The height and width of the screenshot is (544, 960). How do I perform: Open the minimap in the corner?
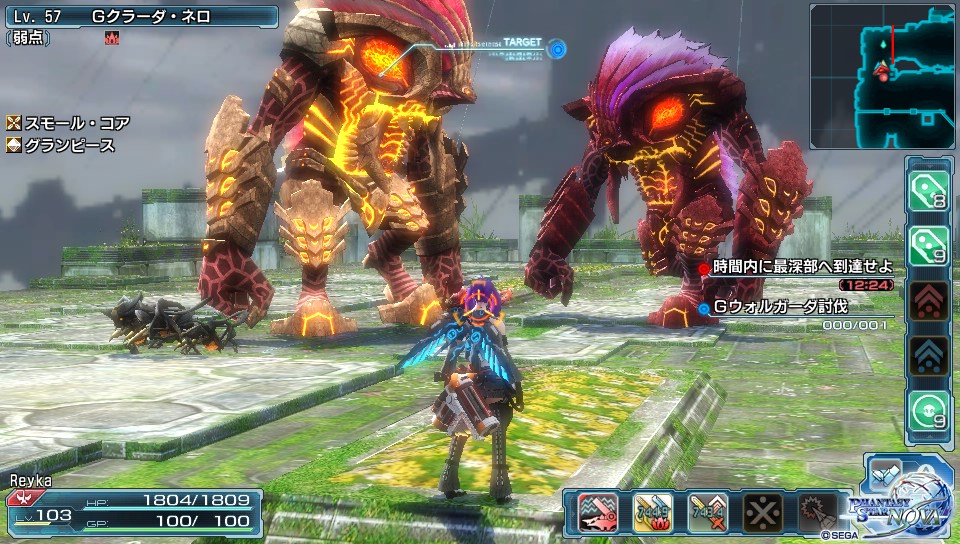[x=883, y=76]
